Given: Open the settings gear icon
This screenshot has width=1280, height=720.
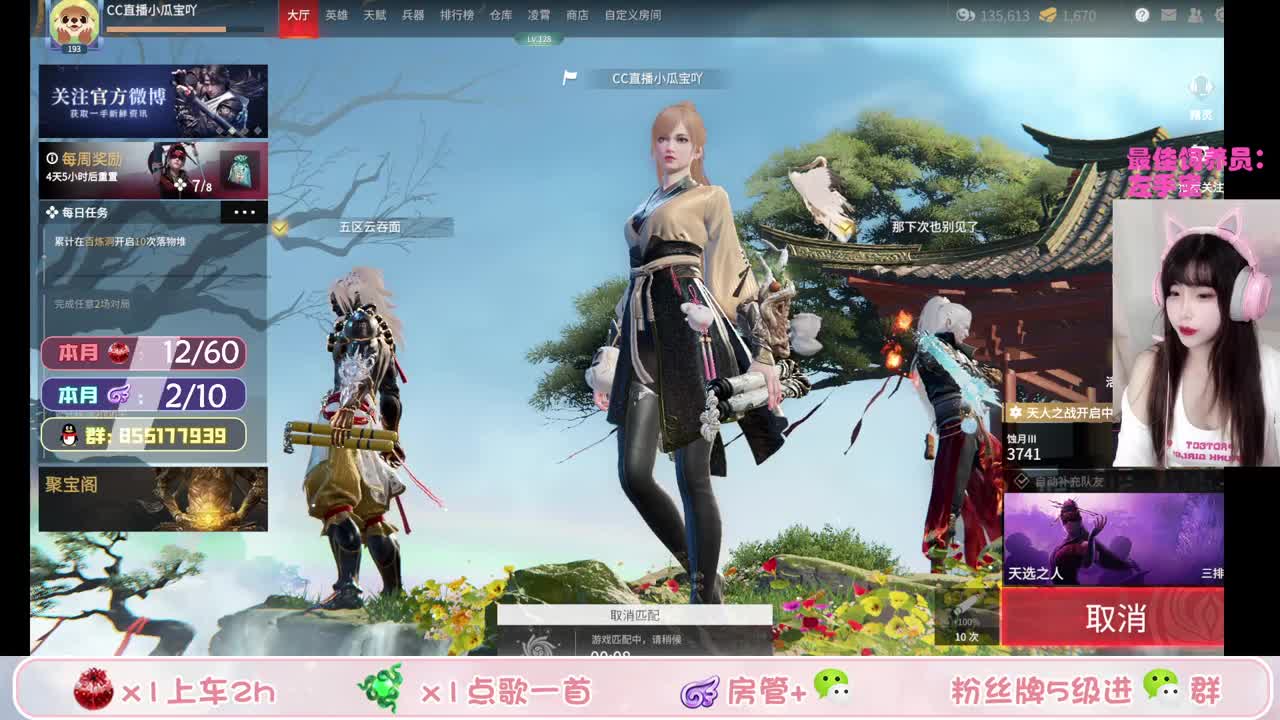Looking at the screenshot, I should (1219, 14).
